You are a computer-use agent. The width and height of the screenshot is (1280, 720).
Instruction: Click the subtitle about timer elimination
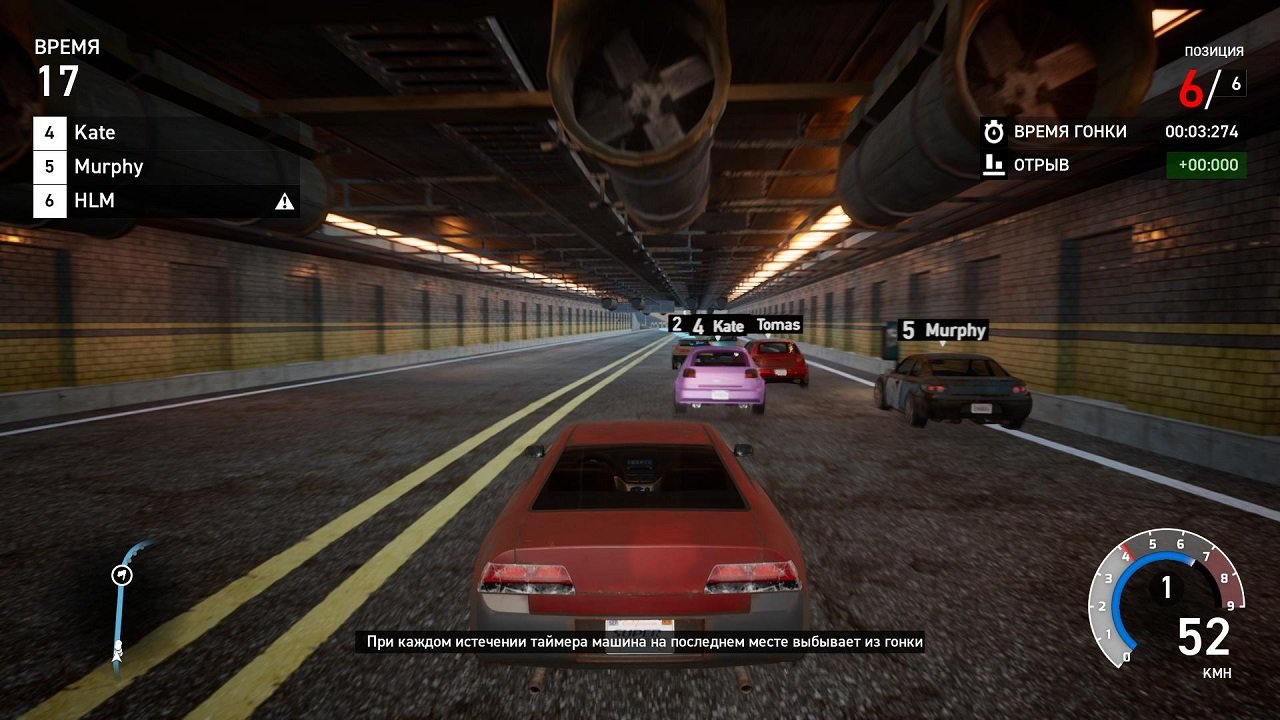[640, 643]
